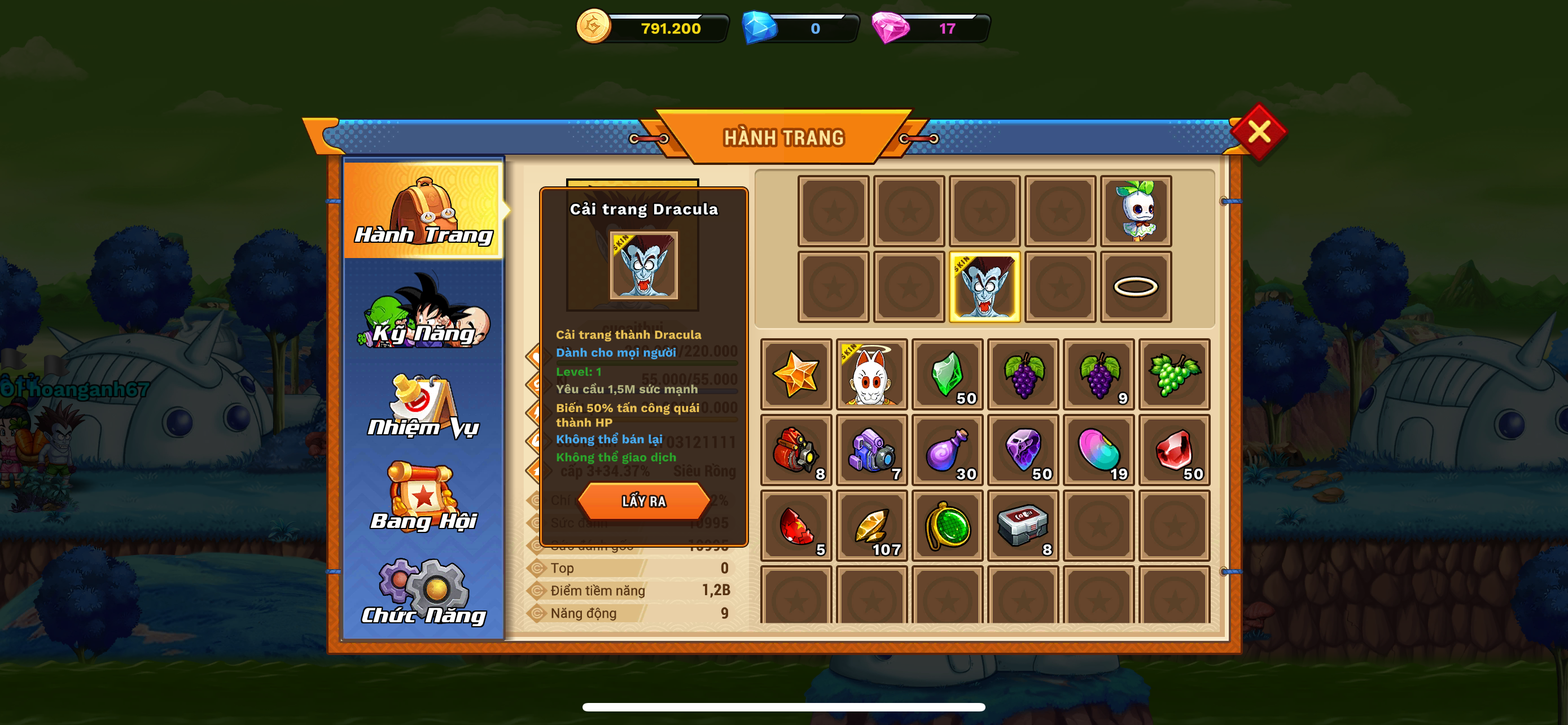The image size is (1568, 725).
Task: Pick the green gem stack of 50
Action: point(948,374)
